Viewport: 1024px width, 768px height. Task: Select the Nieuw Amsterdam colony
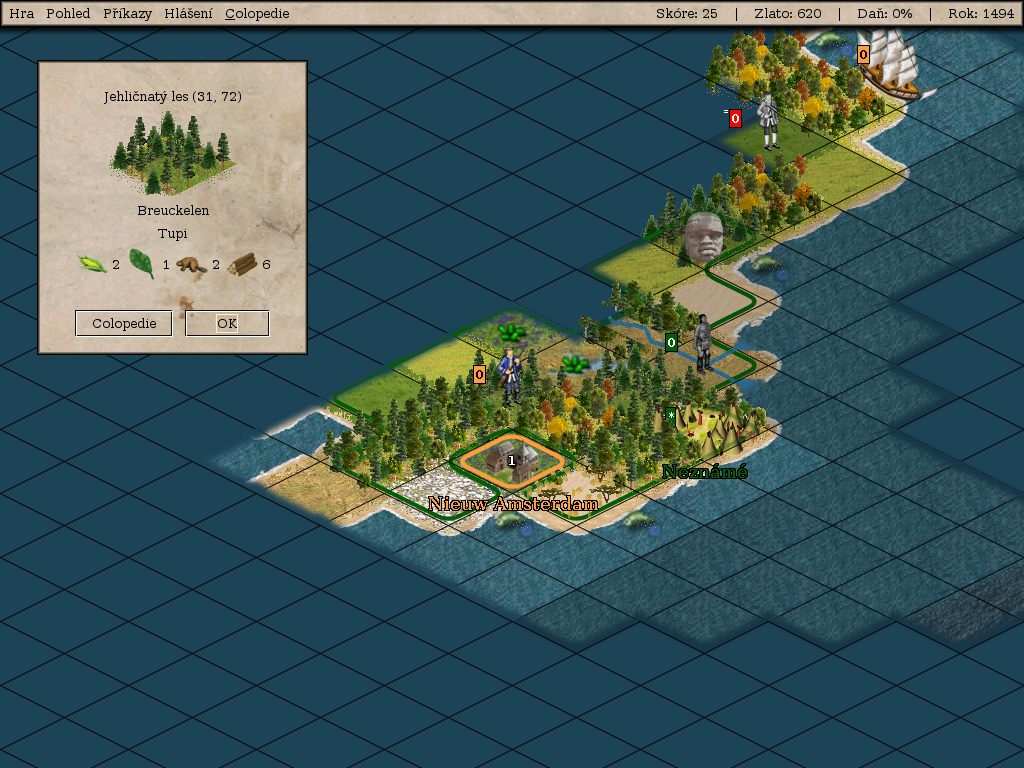(511, 460)
